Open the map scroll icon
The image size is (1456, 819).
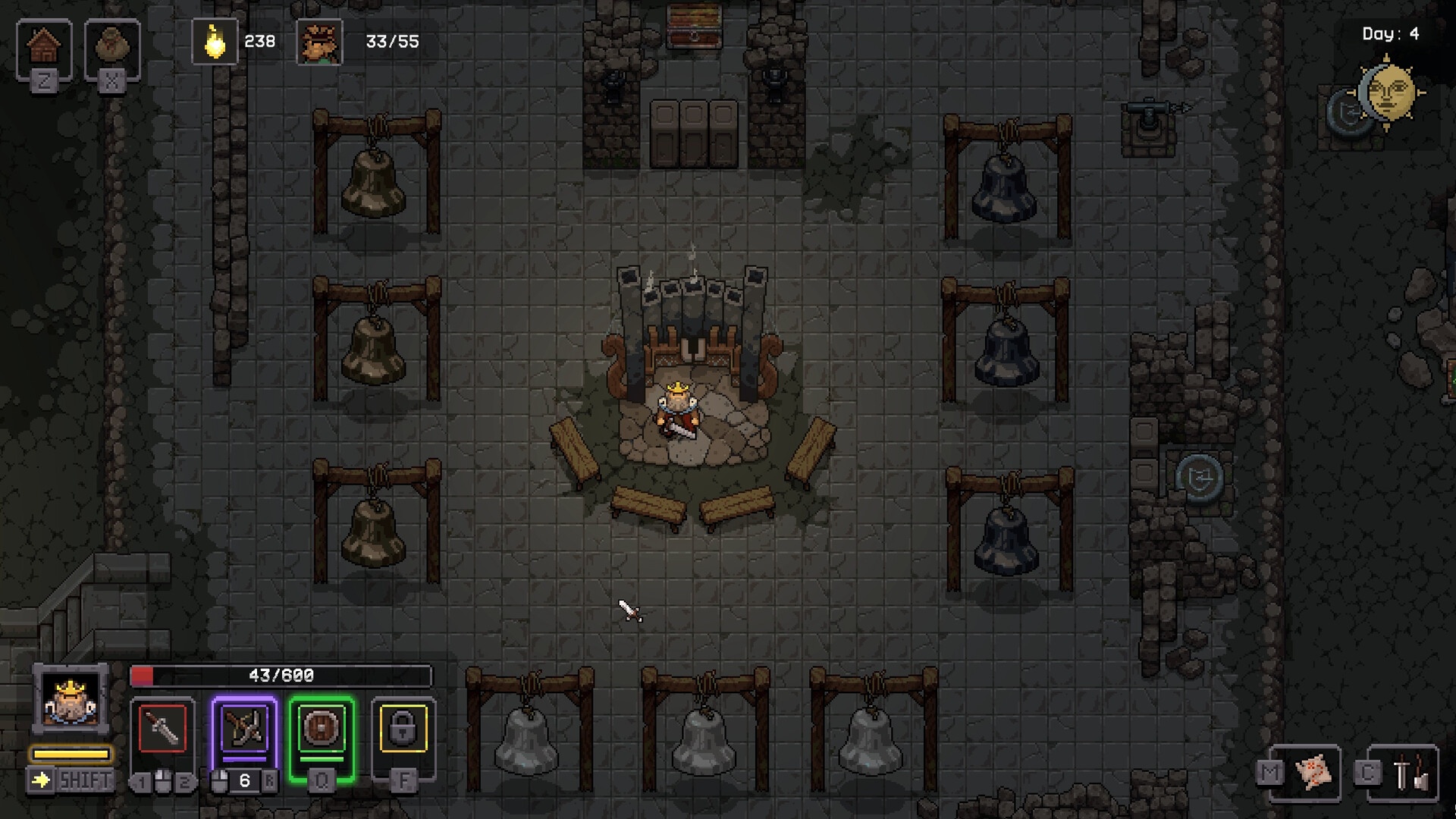pyautogui.click(x=1313, y=773)
